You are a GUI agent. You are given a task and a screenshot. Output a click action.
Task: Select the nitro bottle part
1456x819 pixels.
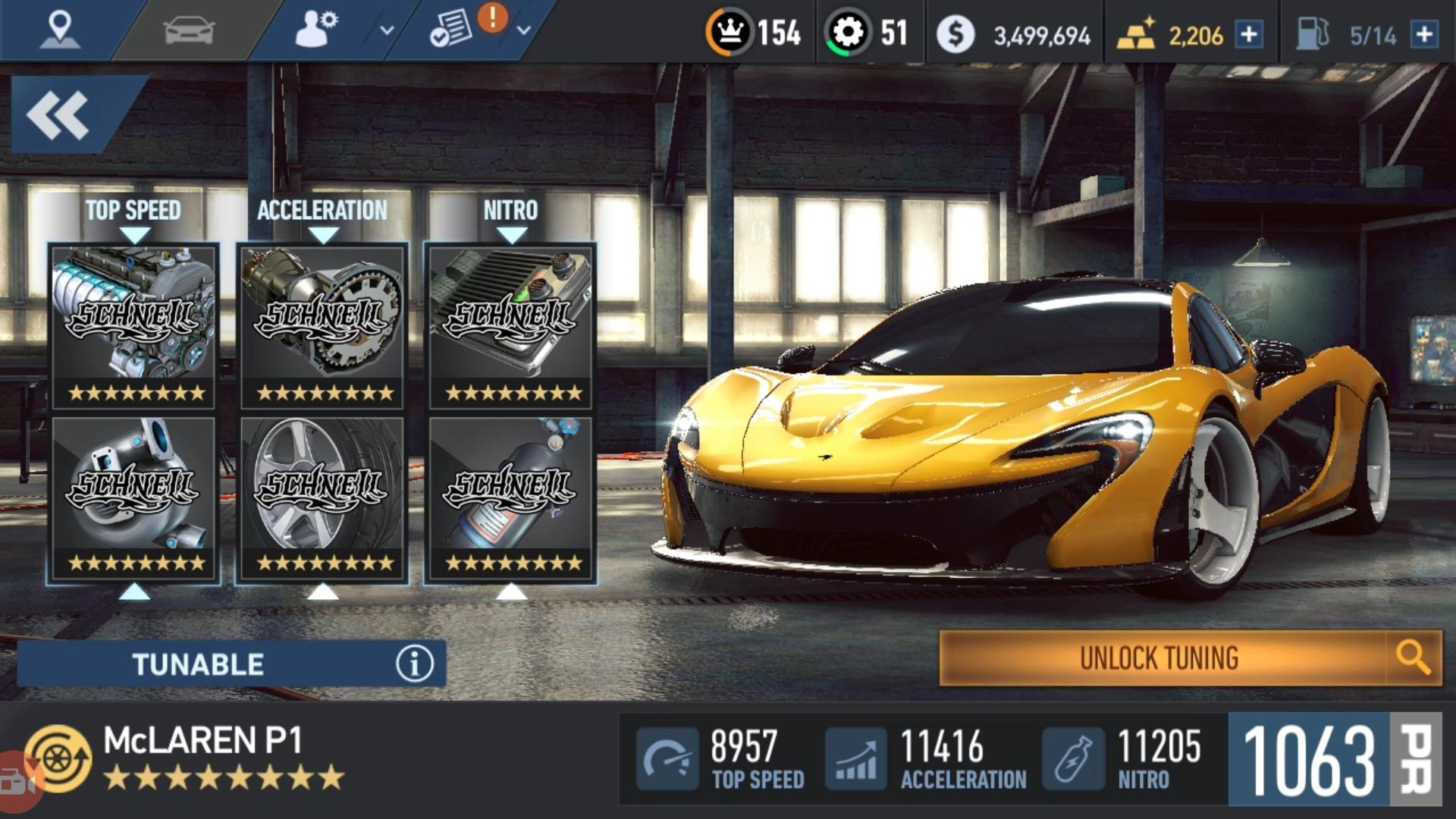510,497
